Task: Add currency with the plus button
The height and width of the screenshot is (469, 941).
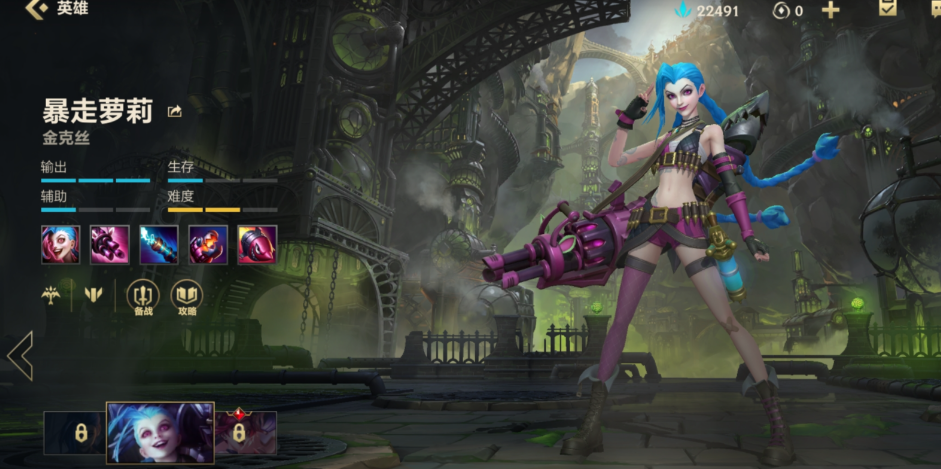Action: coord(830,11)
